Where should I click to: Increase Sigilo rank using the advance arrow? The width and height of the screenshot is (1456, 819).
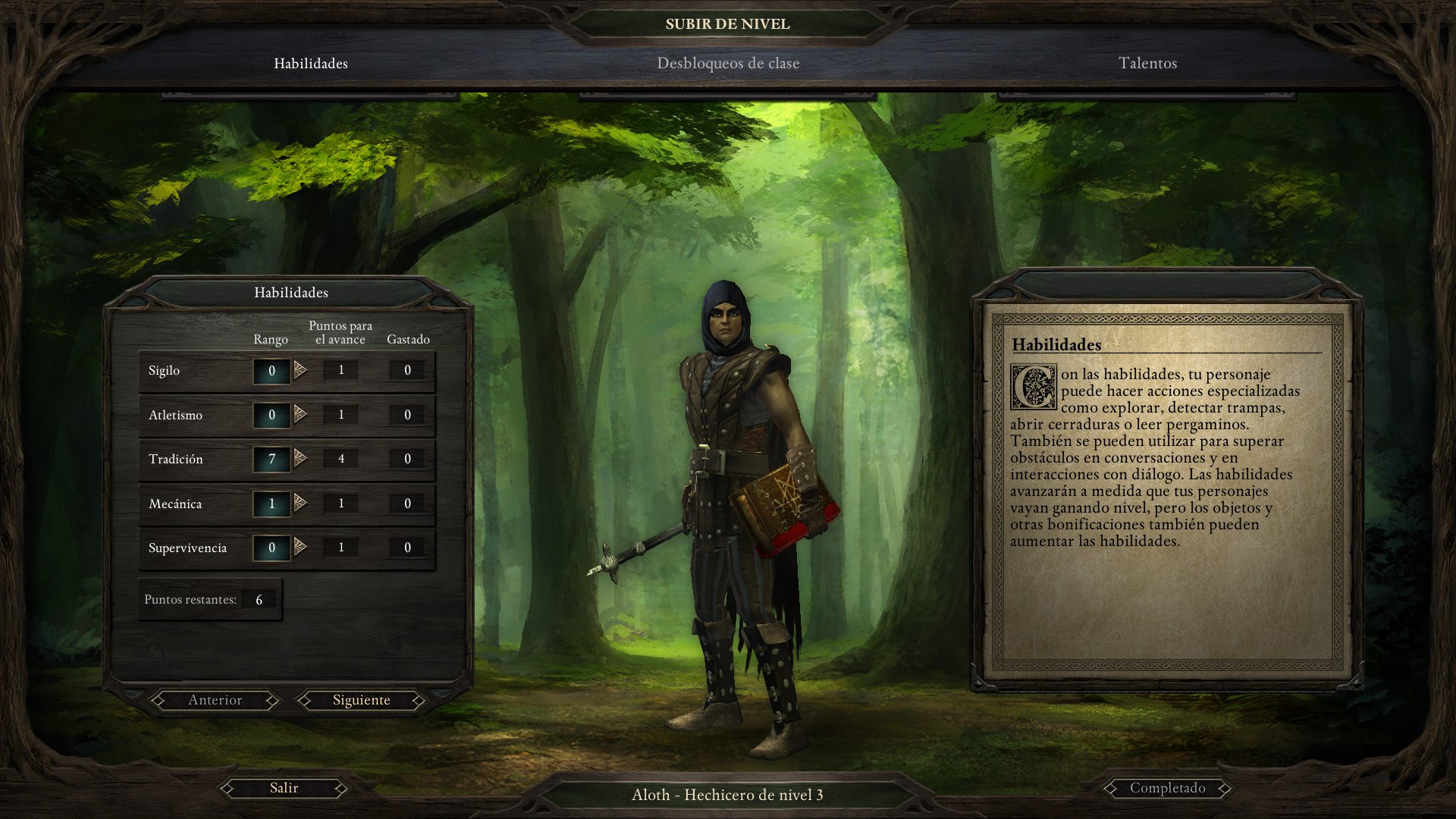point(302,370)
